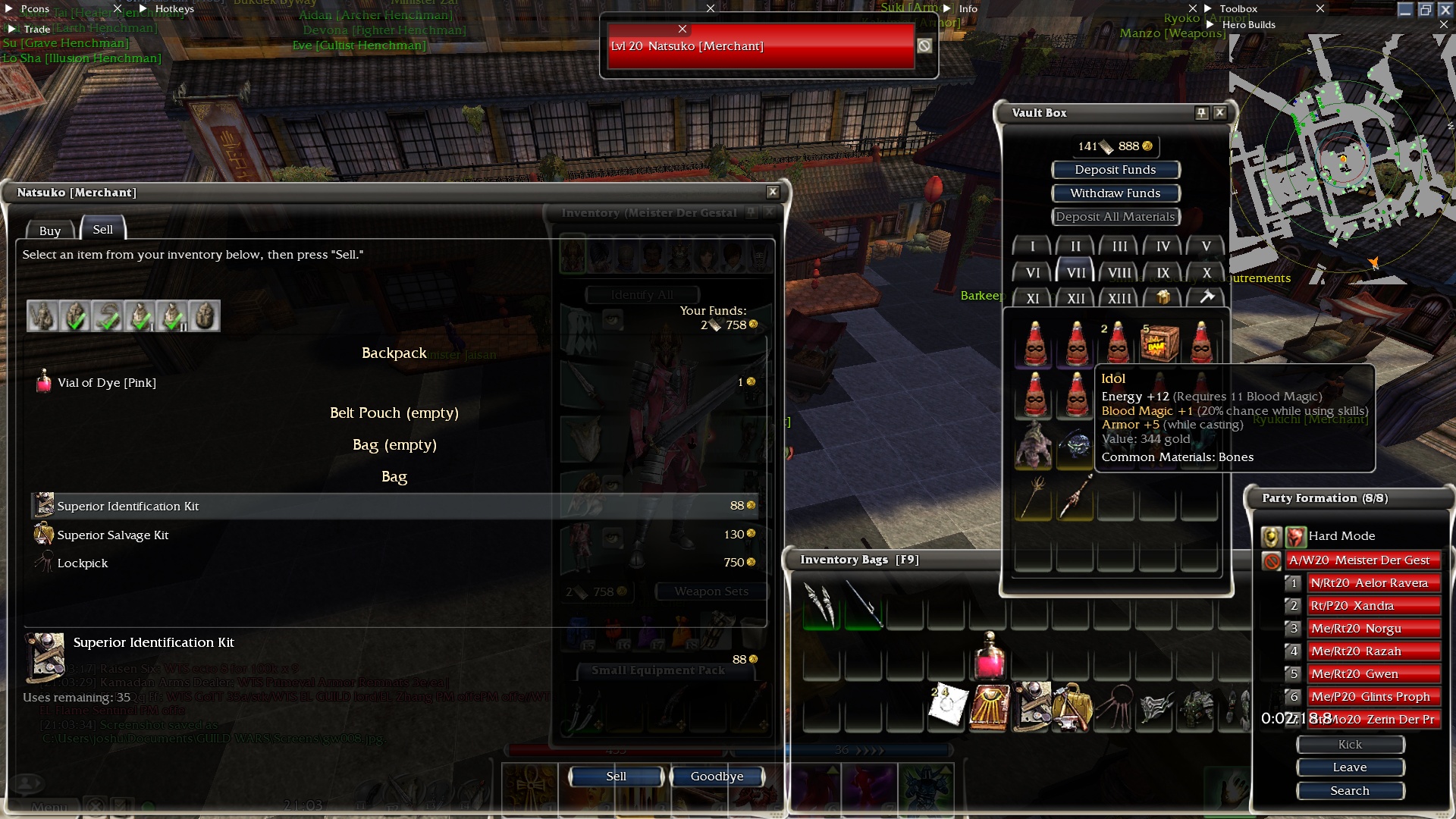Viewport: 1456px width, 819px height.
Task: Click the pink dye vial in inventory bags
Action: pyautogui.click(x=989, y=658)
